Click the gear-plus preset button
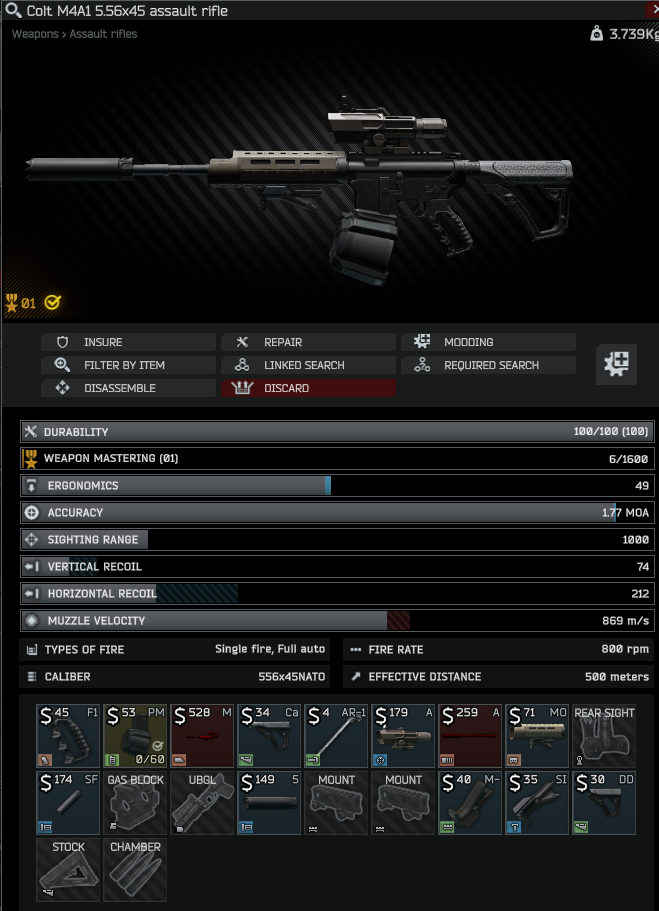The image size is (659, 911). tap(616, 365)
